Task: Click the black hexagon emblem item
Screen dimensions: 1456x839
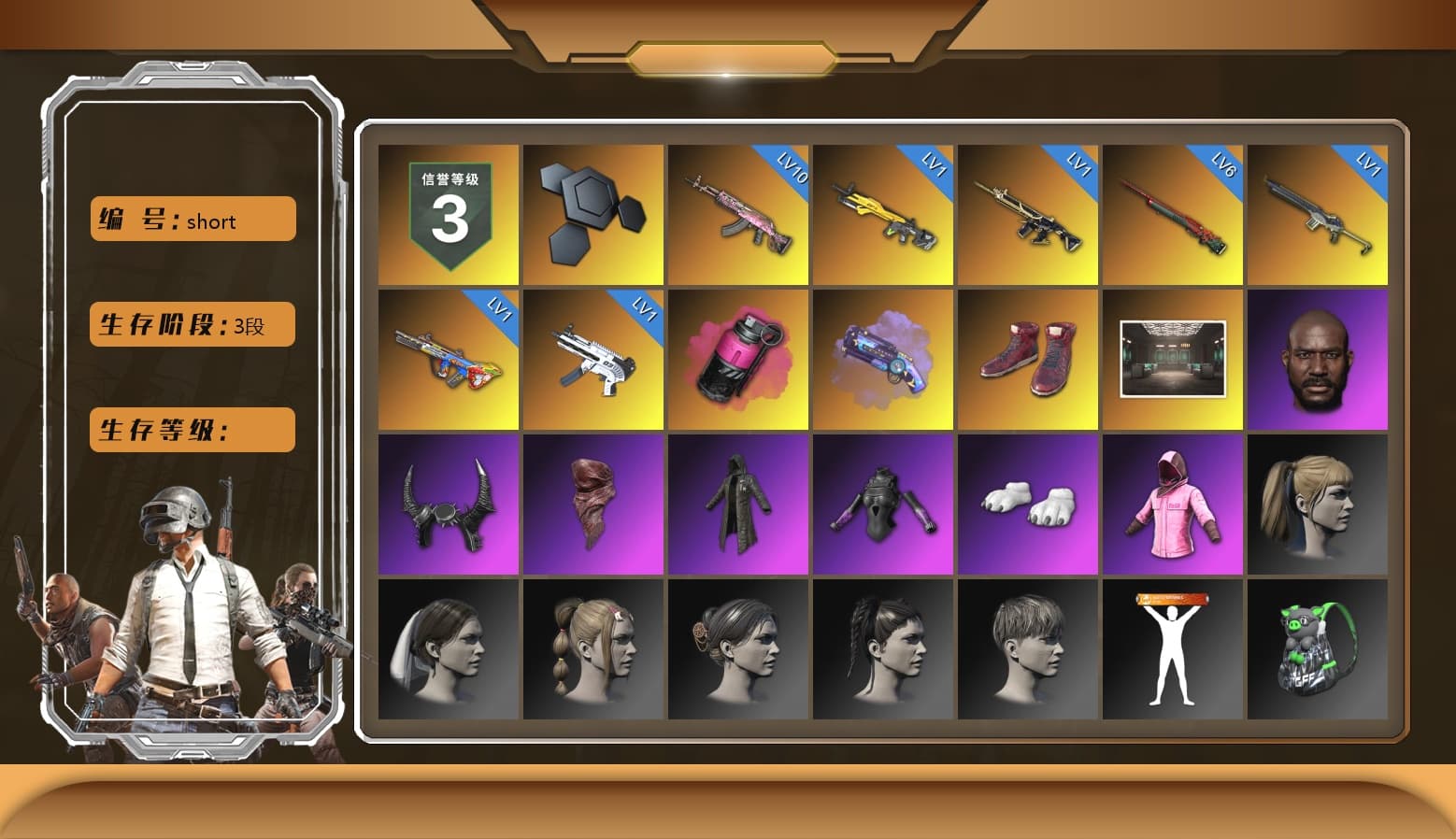Action: coord(592,214)
